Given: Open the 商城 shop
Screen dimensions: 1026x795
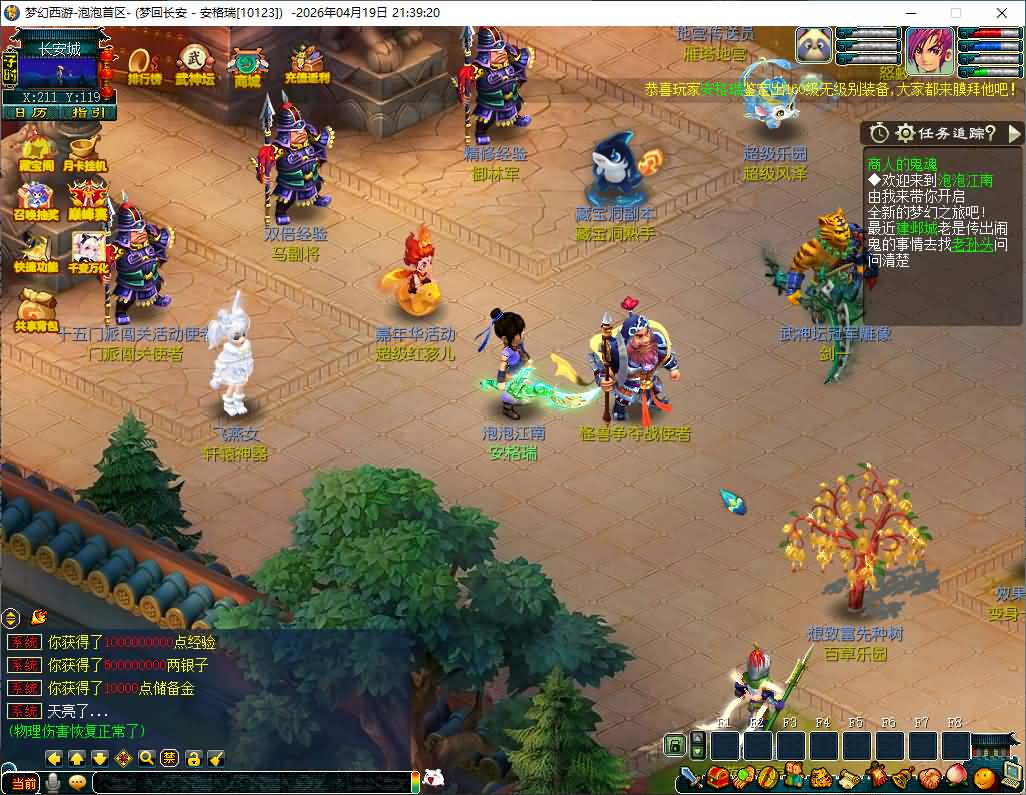Looking at the screenshot, I should coord(247,67).
